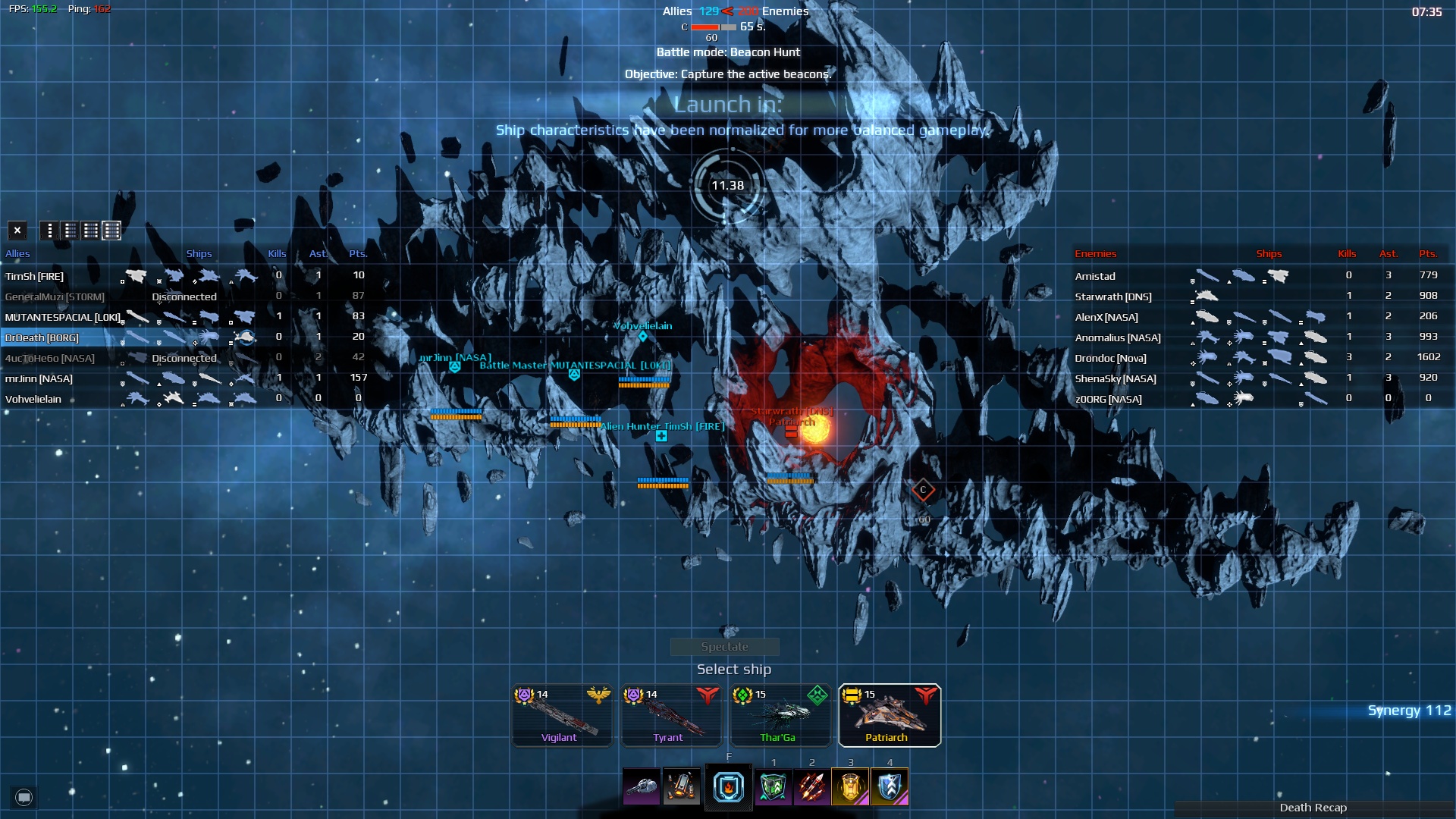Select the highlighted Patriarch ship

coord(889,714)
